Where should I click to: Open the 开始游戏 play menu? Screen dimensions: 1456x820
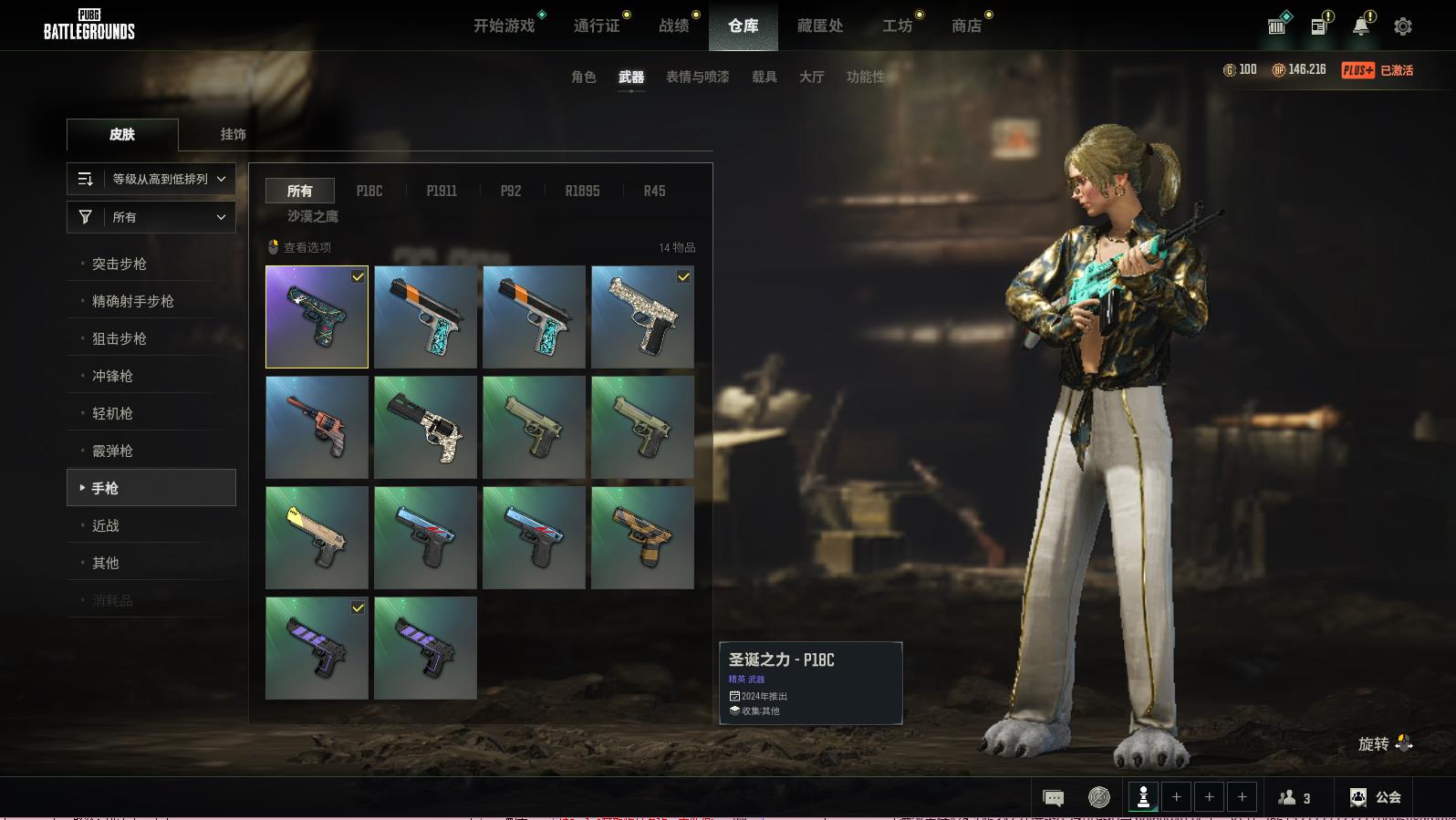click(504, 26)
